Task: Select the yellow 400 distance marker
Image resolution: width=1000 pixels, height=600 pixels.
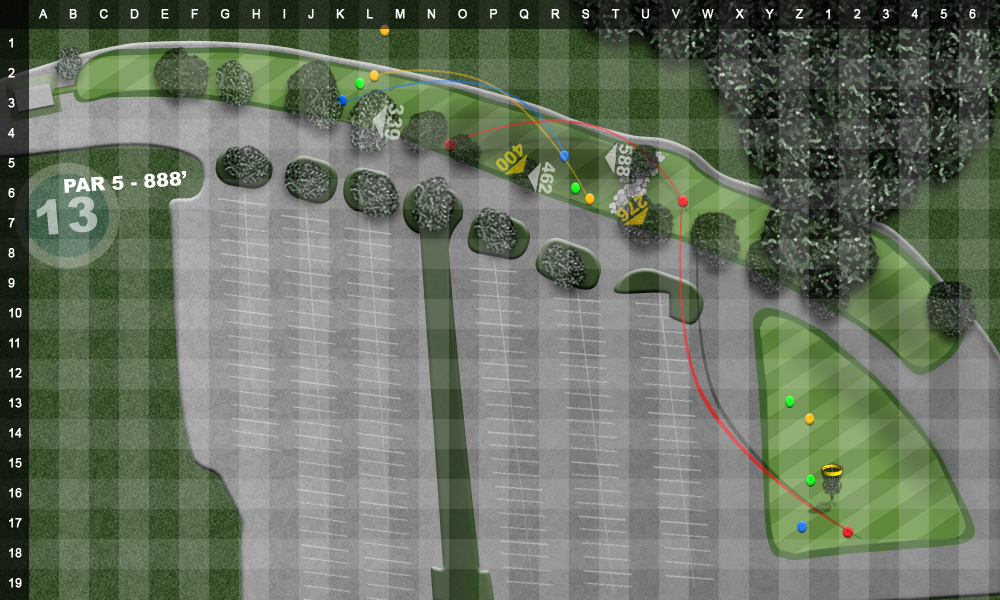Action: [x=512, y=160]
